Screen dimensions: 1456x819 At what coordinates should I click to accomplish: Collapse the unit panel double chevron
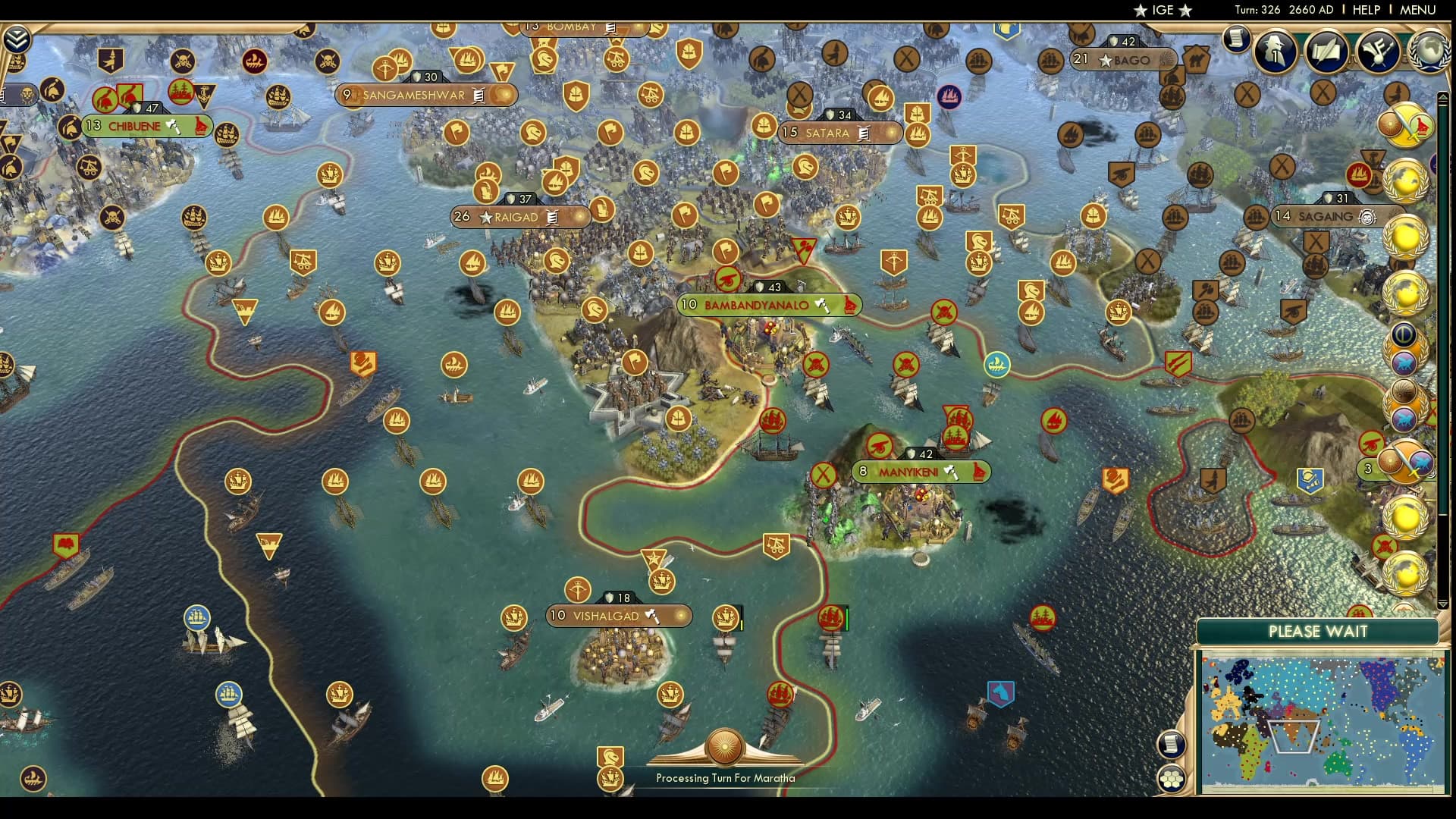(17, 39)
